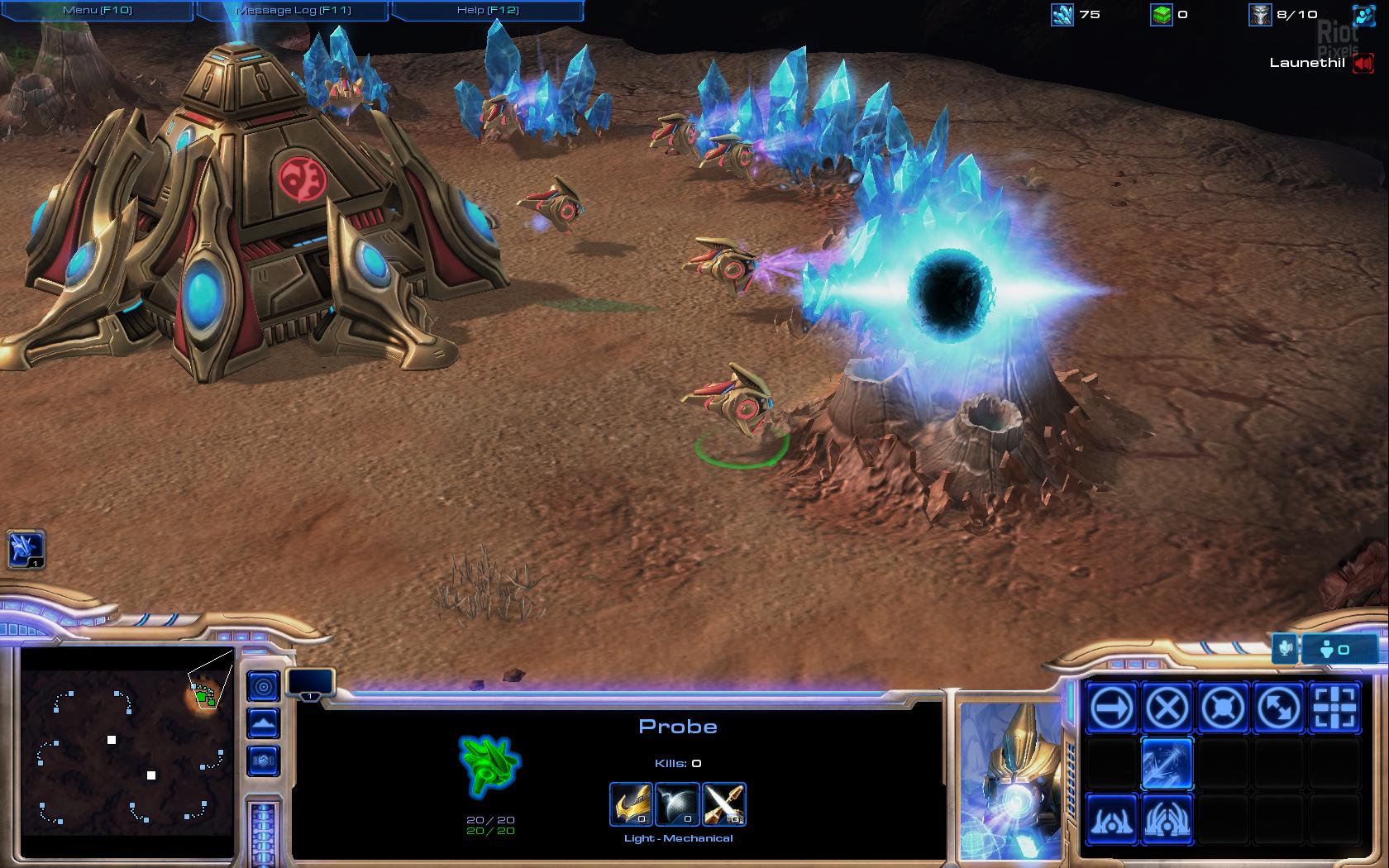Viewport: 1389px width, 868px height.
Task: Toggle minimap terrain display
Action: click(x=264, y=724)
